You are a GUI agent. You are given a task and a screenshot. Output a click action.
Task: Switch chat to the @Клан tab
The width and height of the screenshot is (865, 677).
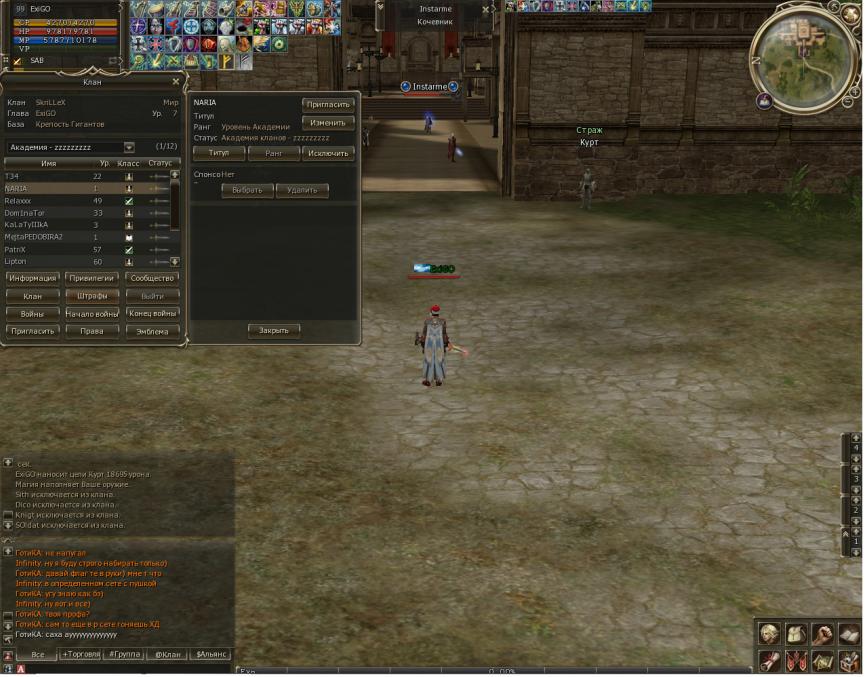[x=167, y=654]
